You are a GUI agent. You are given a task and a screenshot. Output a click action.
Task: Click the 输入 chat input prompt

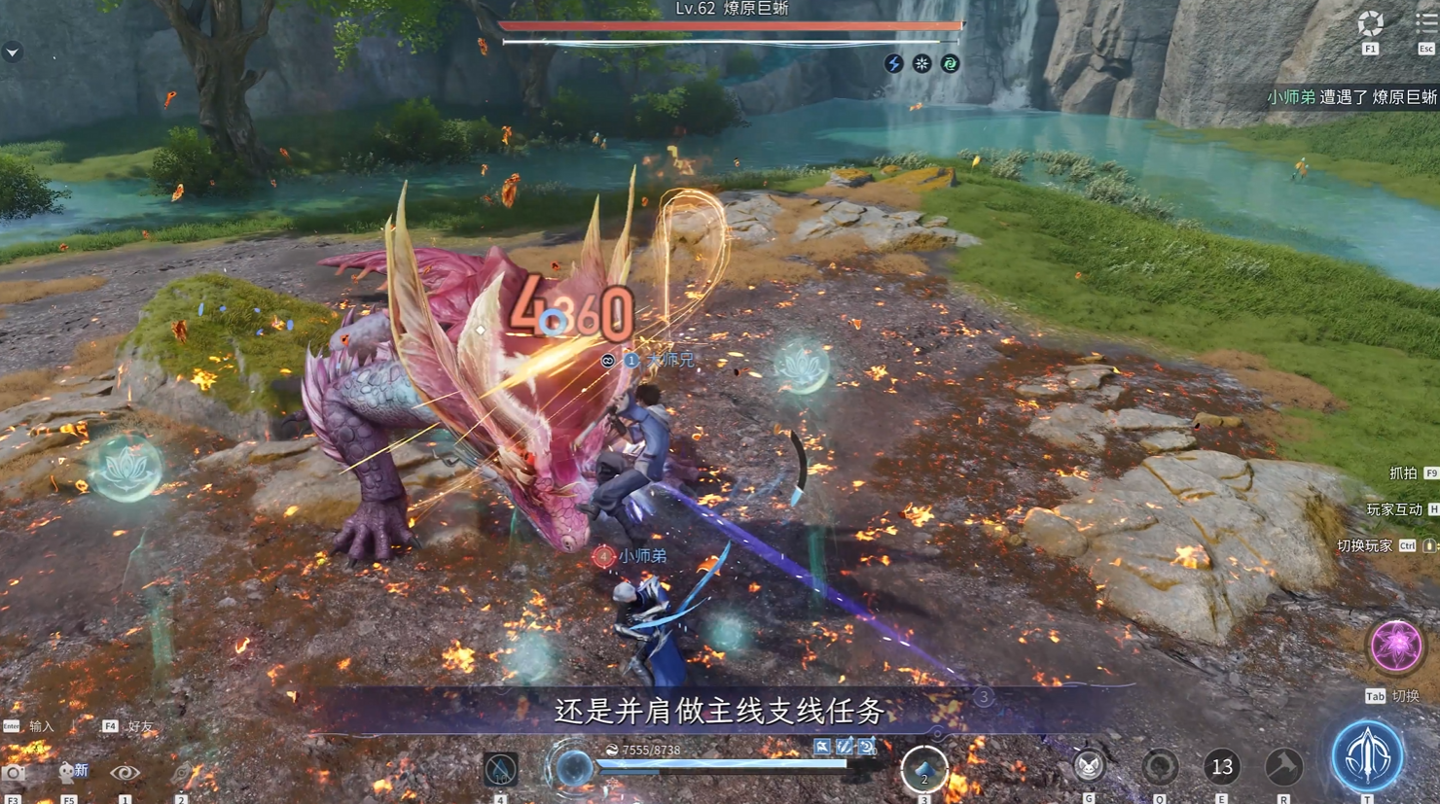pos(42,727)
